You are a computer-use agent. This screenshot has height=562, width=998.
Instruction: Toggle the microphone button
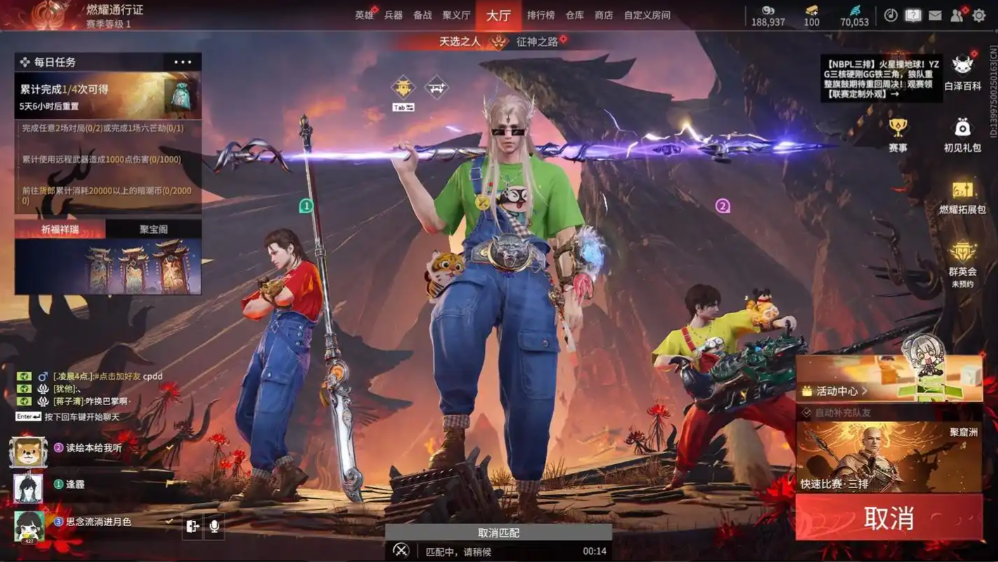point(214,526)
